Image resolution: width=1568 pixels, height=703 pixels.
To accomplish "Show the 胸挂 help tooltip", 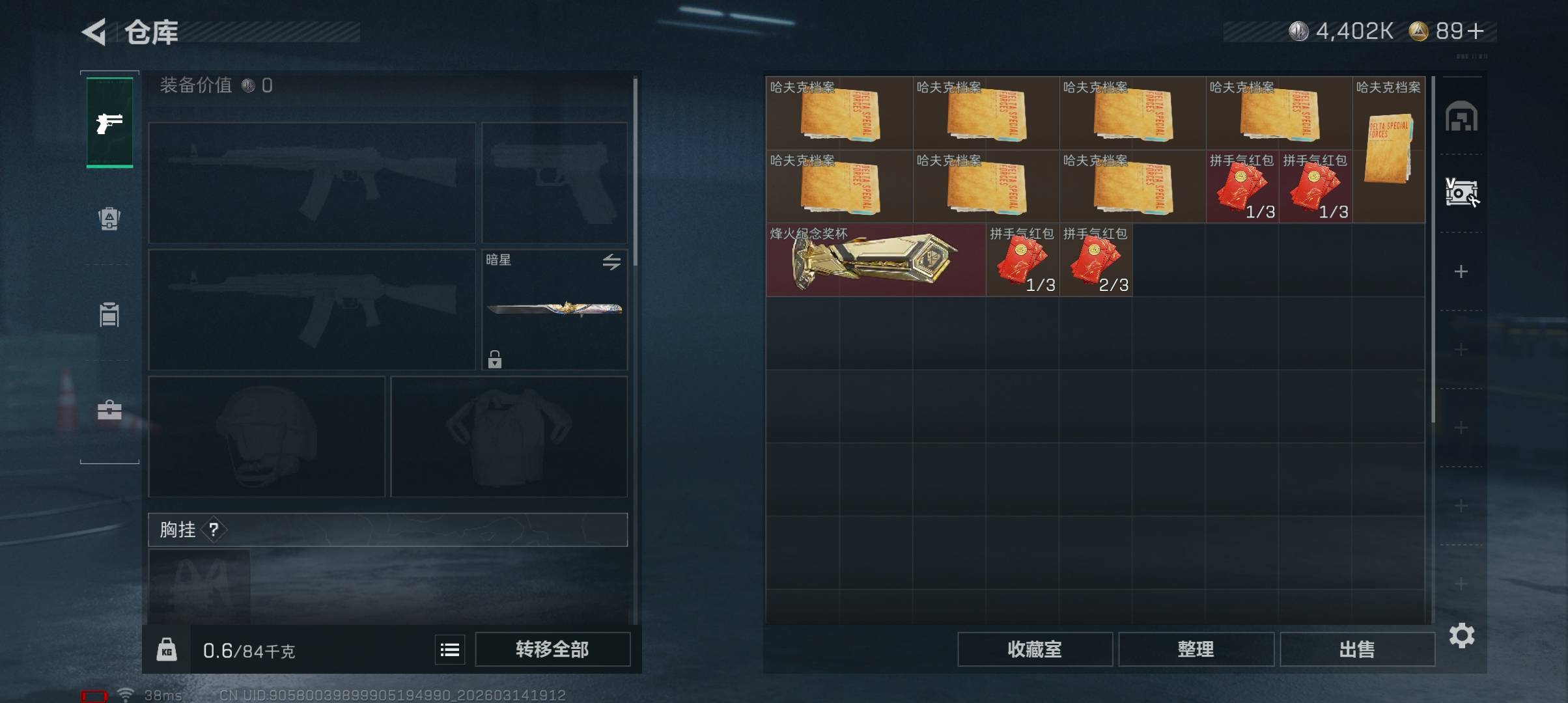I will click(x=214, y=530).
